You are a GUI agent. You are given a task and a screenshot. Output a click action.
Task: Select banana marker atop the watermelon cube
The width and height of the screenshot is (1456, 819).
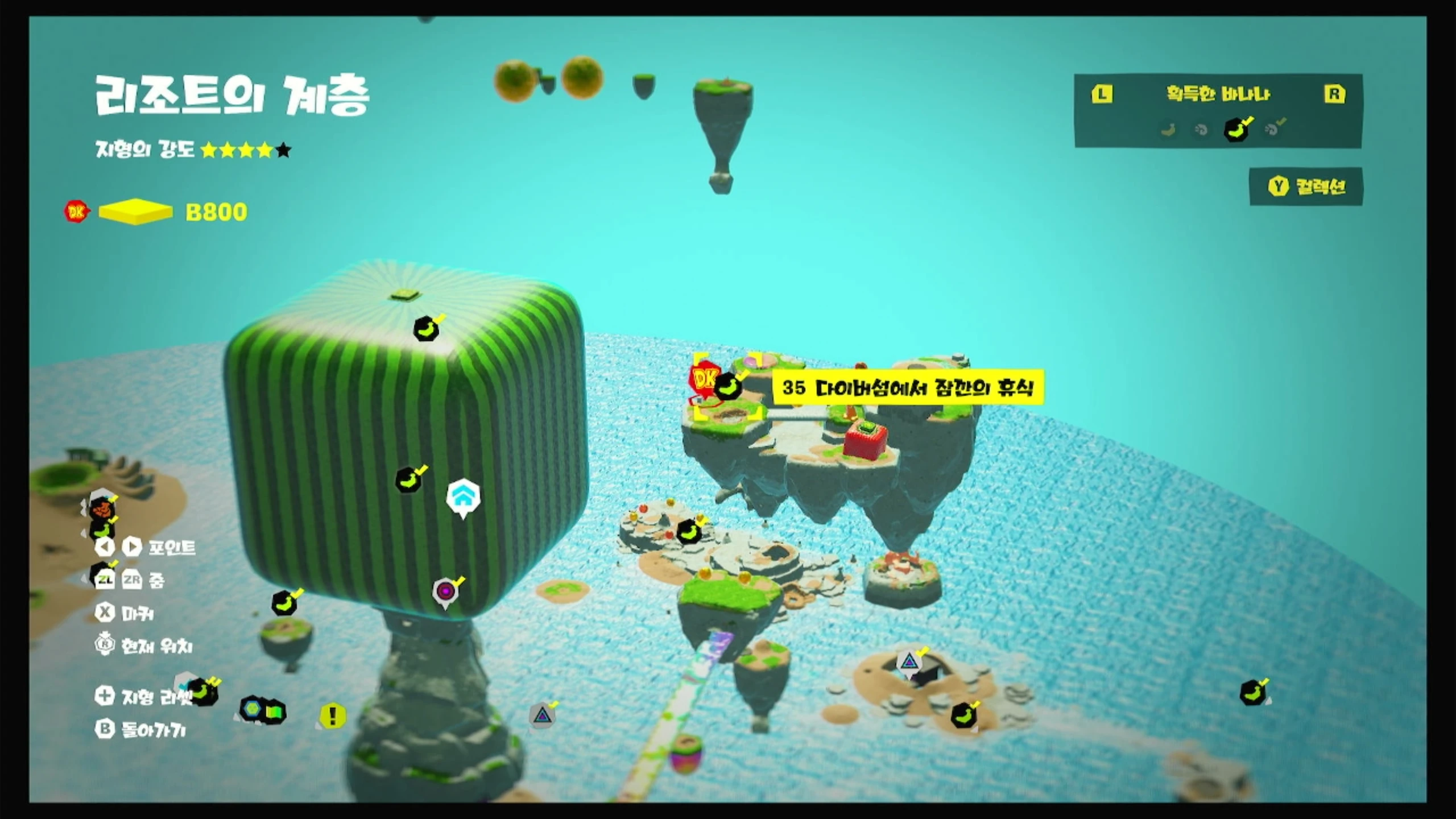(426, 329)
